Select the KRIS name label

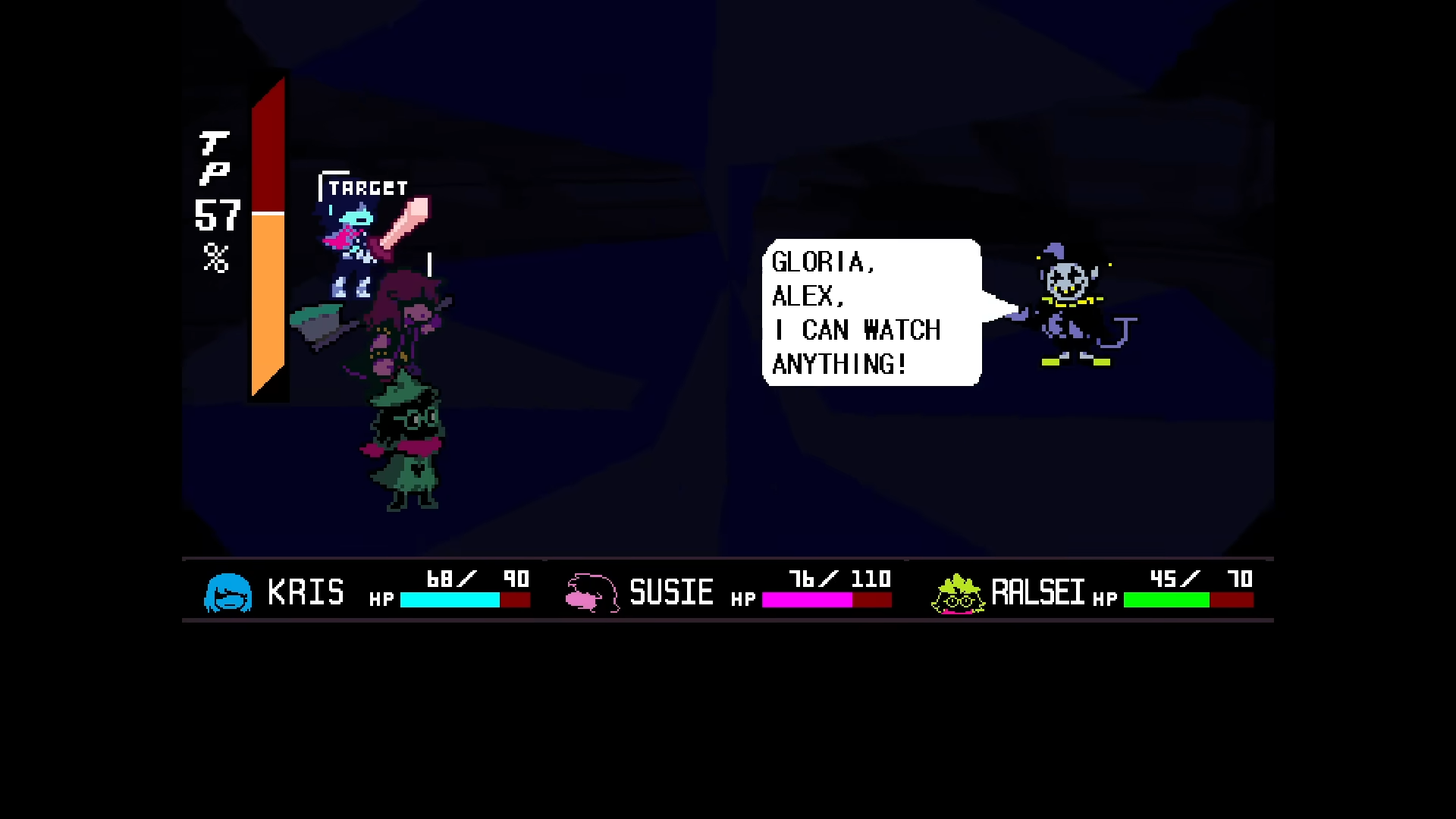pos(306,592)
